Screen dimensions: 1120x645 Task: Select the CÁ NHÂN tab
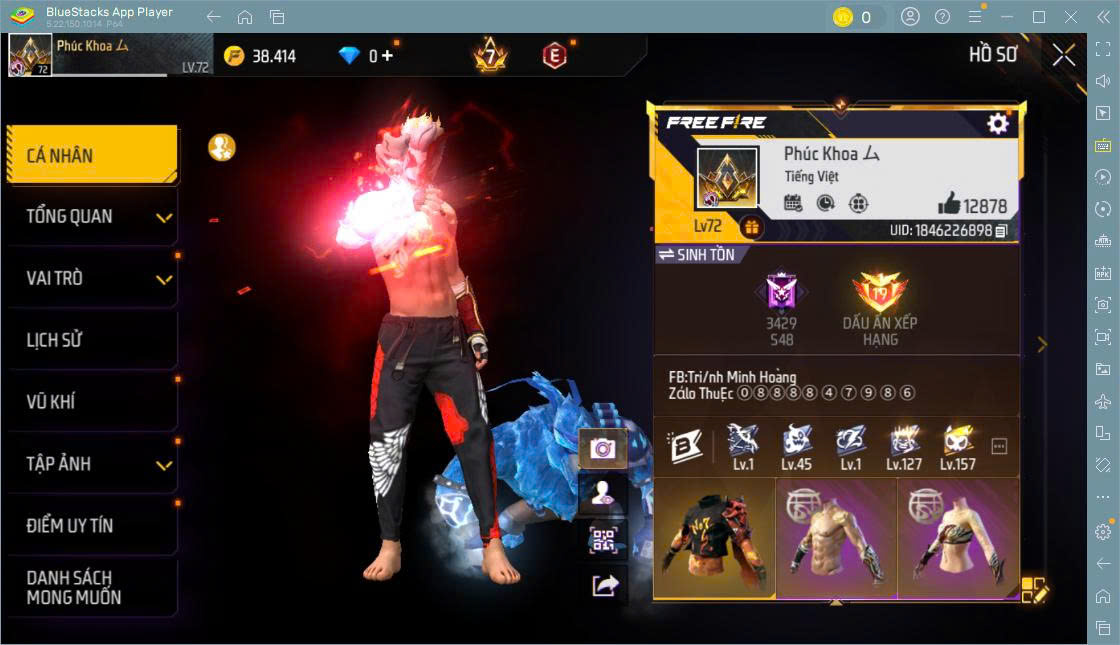click(x=92, y=155)
